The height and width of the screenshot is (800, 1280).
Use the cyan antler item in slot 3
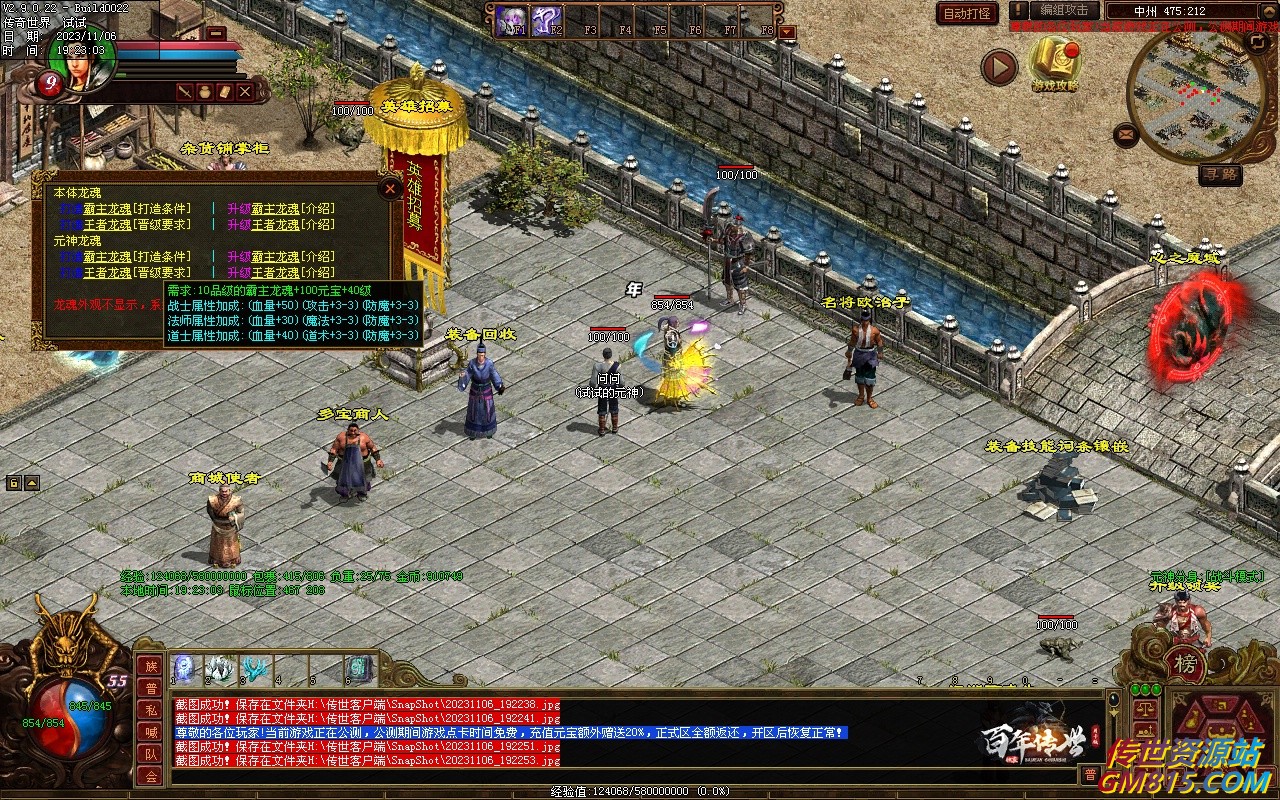click(x=255, y=669)
